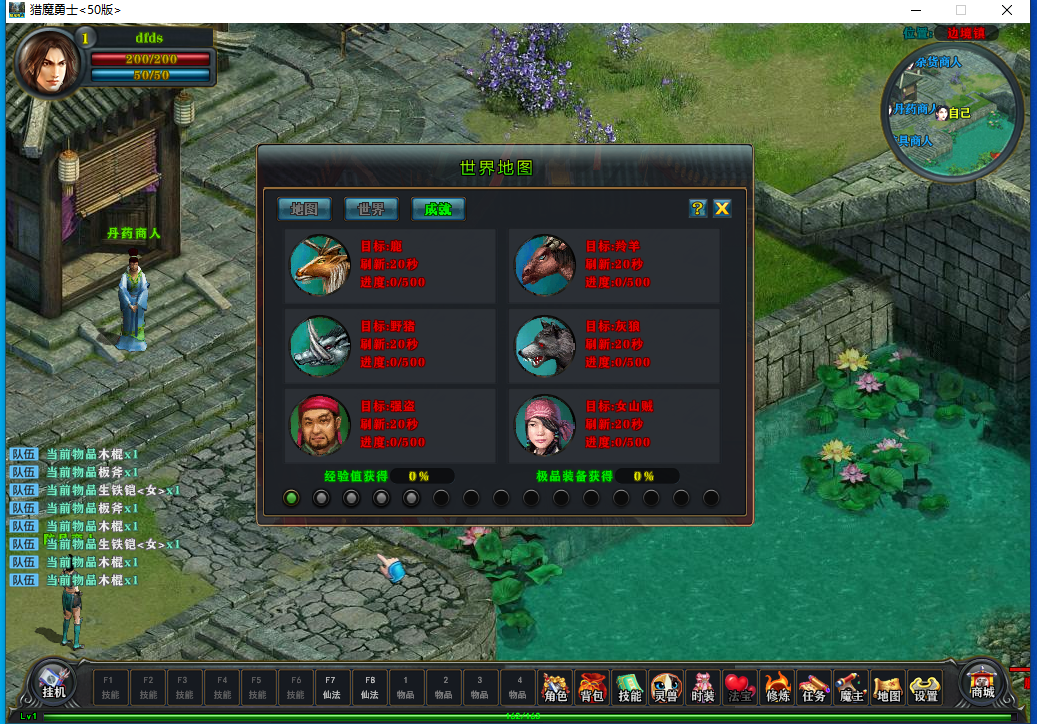Open help with the question mark button
The width and height of the screenshot is (1037, 724).
pos(698,208)
